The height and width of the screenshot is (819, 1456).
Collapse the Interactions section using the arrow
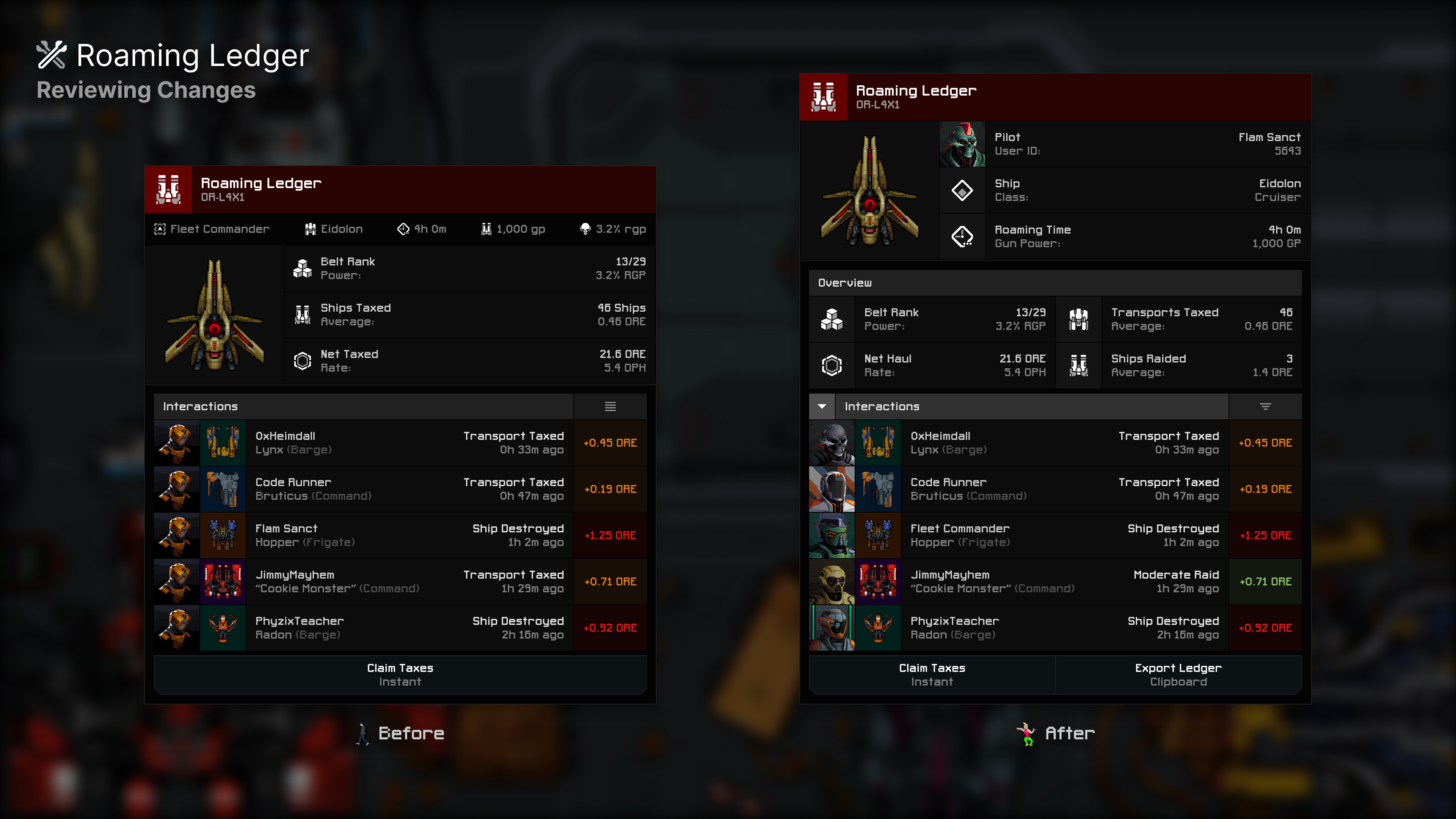(822, 406)
